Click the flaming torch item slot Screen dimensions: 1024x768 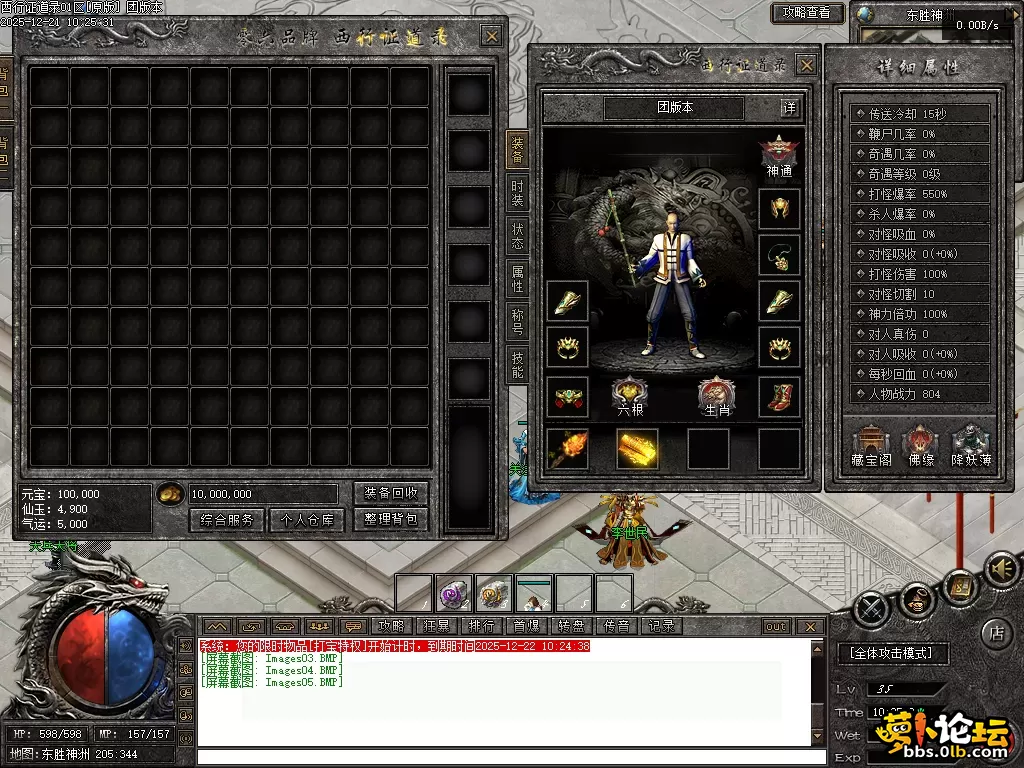[567, 449]
